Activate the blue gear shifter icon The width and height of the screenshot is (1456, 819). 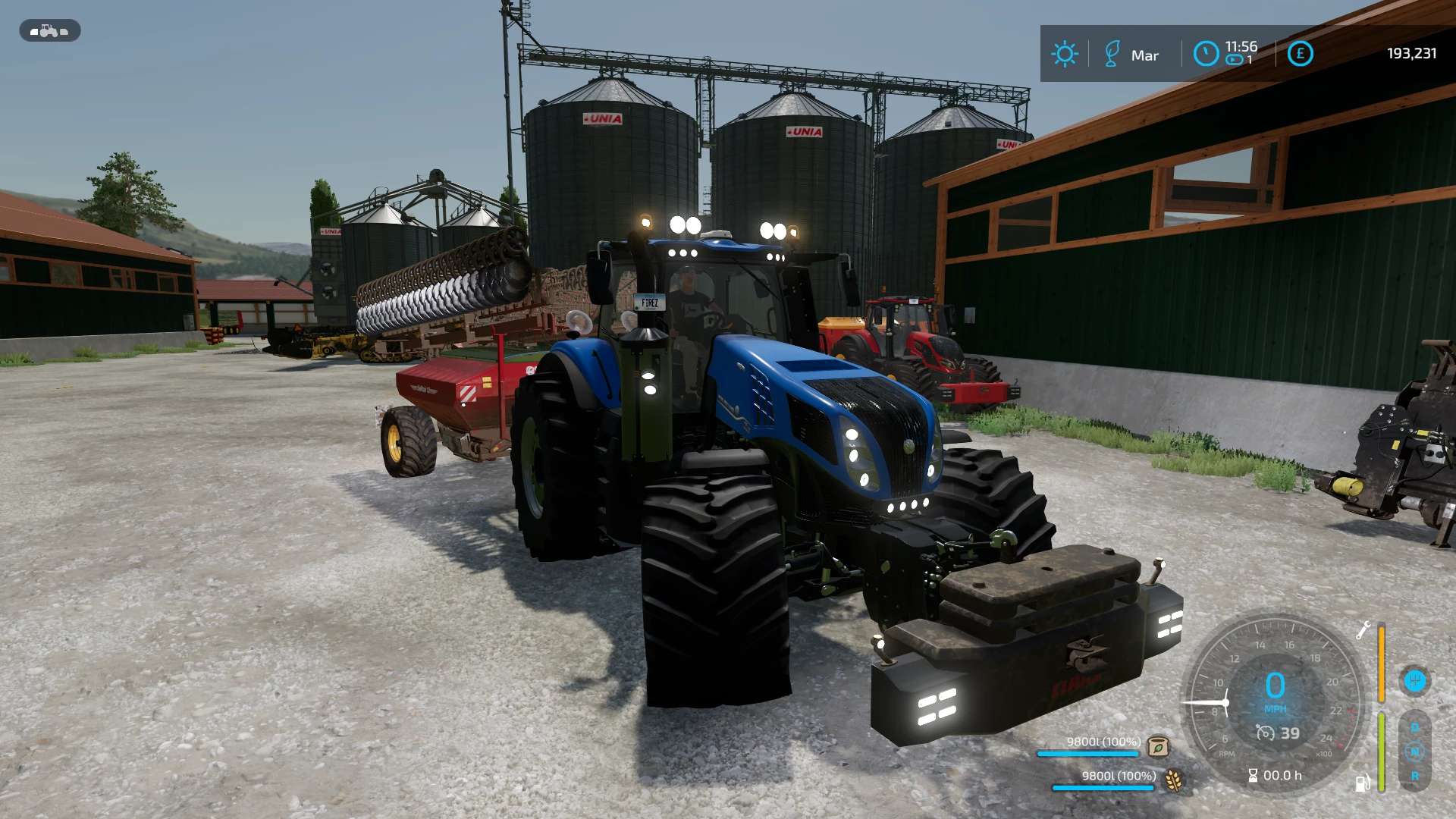pos(1414,681)
